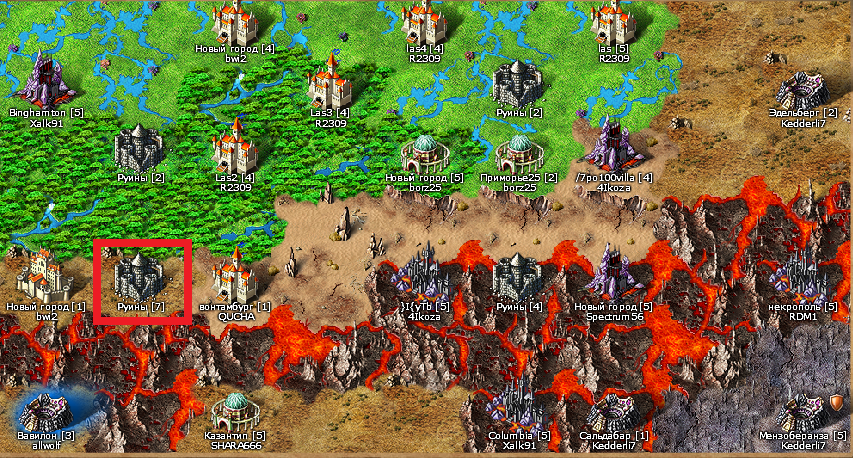Choose the Руины [4] ruins tile
Image resolution: width=853 pixels, height=458 pixels.
pyautogui.click(x=519, y=276)
